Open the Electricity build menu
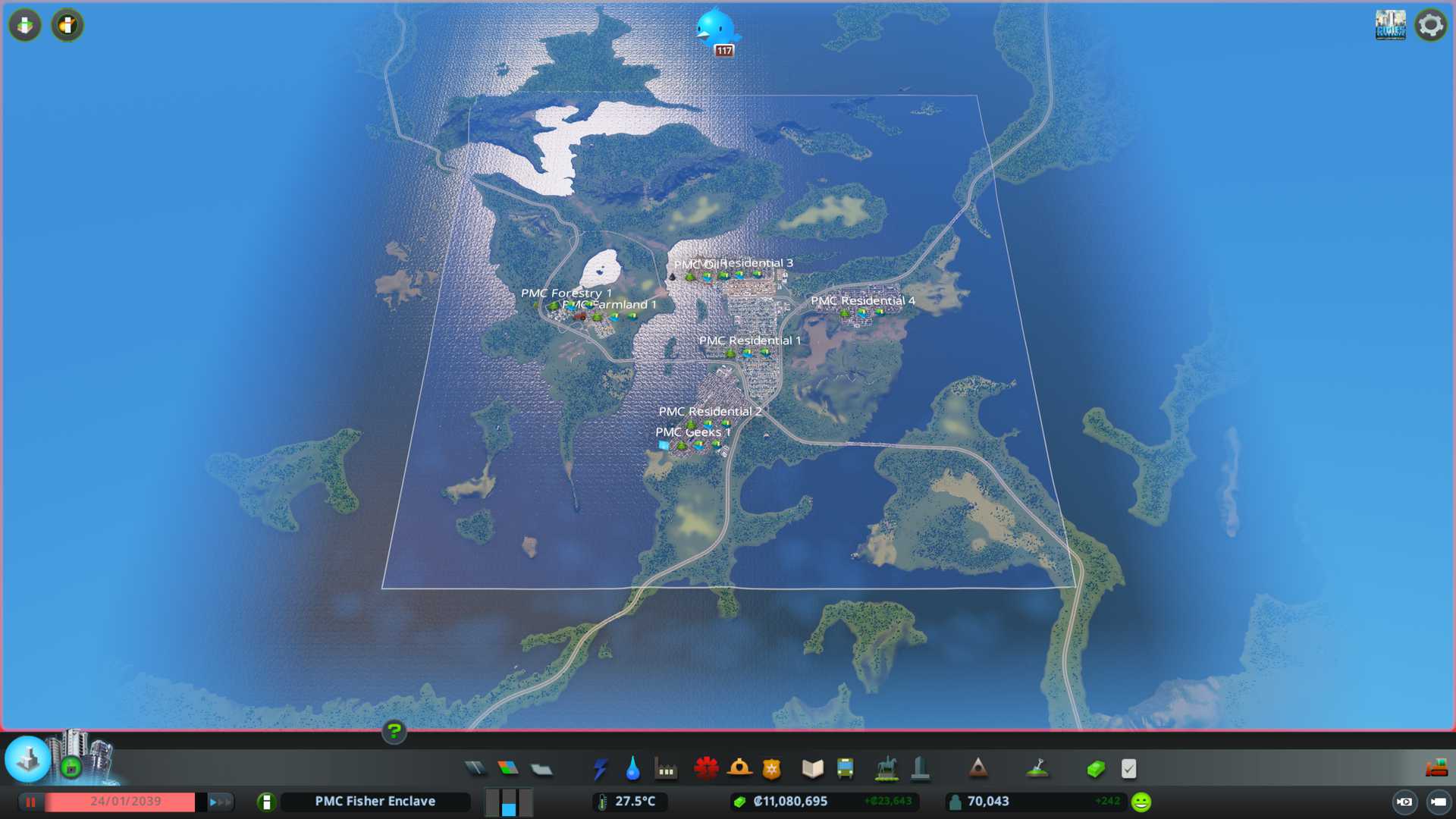The height and width of the screenshot is (819, 1456). coord(600,769)
